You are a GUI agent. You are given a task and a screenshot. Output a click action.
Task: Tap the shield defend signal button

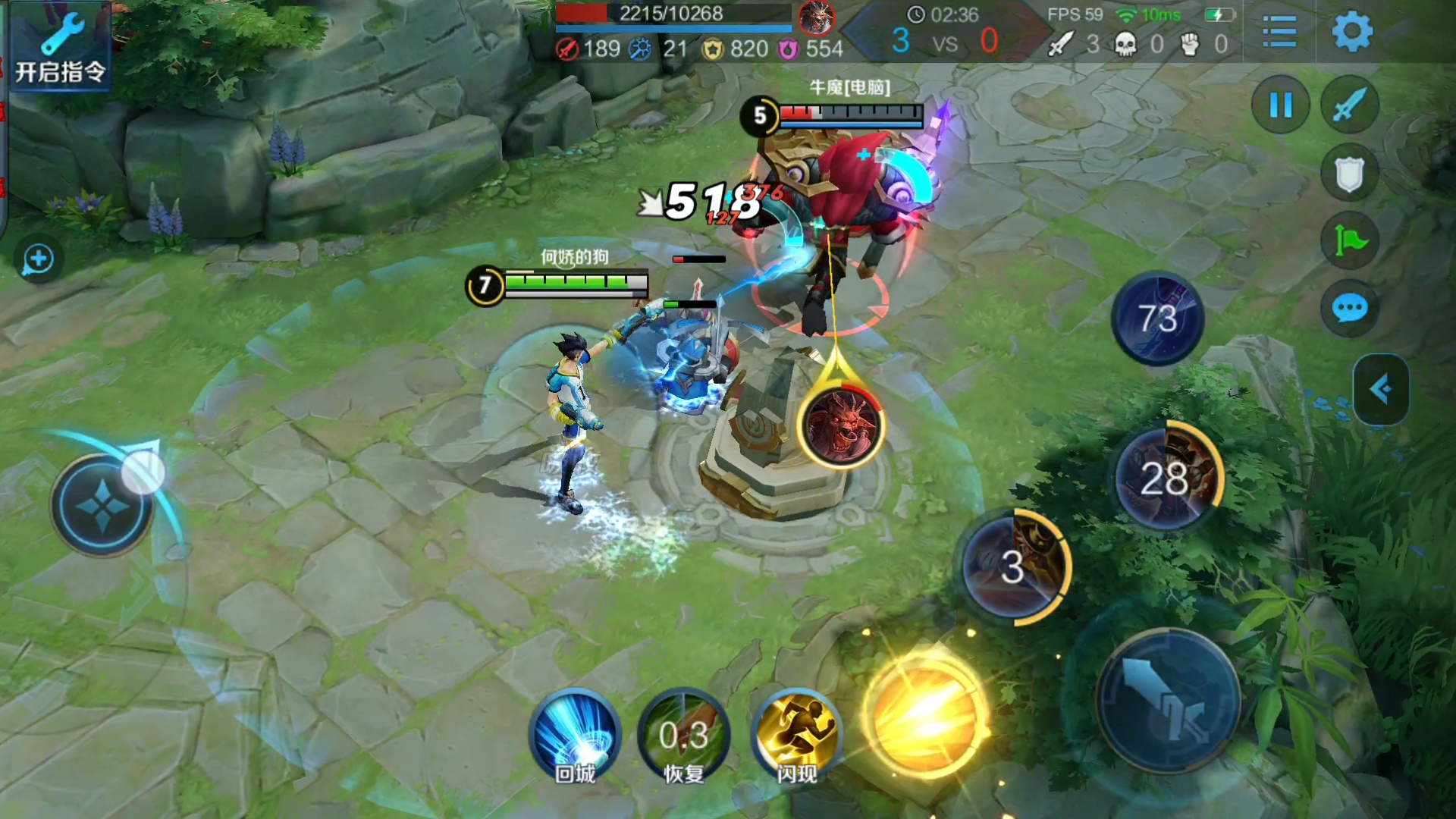pyautogui.click(x=1350, y=174)
